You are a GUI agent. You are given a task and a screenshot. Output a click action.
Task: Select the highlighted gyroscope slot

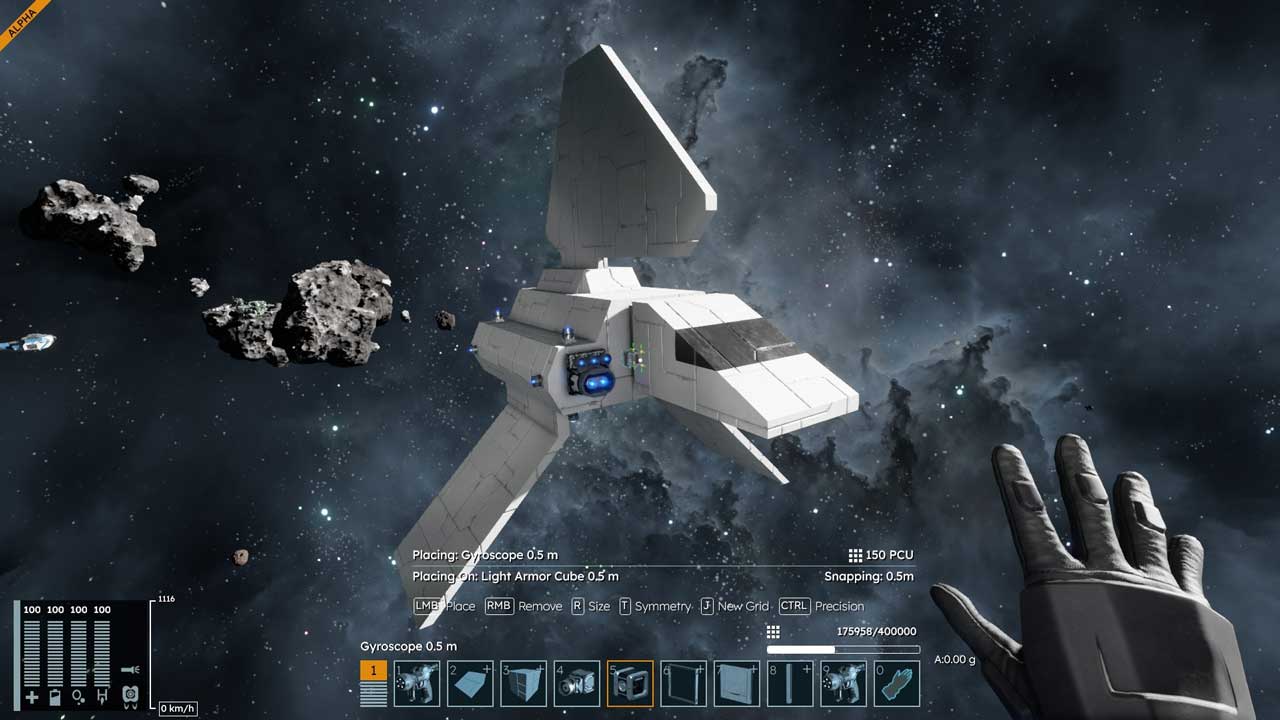point(630,684)
